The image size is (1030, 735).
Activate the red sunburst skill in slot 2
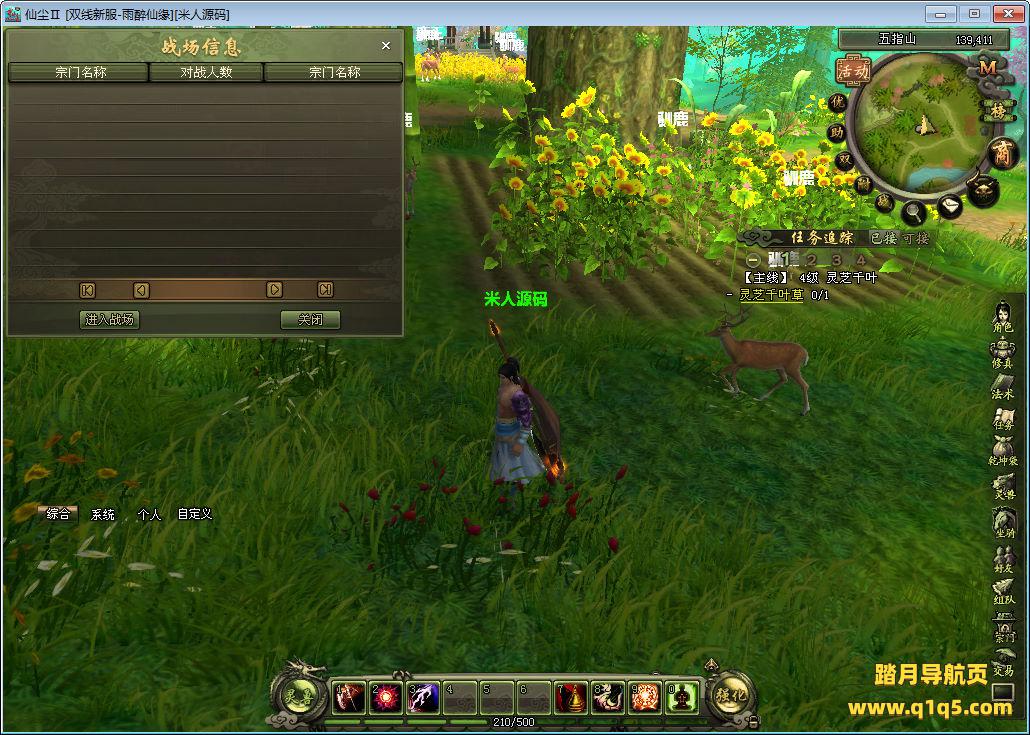point(386,697)
